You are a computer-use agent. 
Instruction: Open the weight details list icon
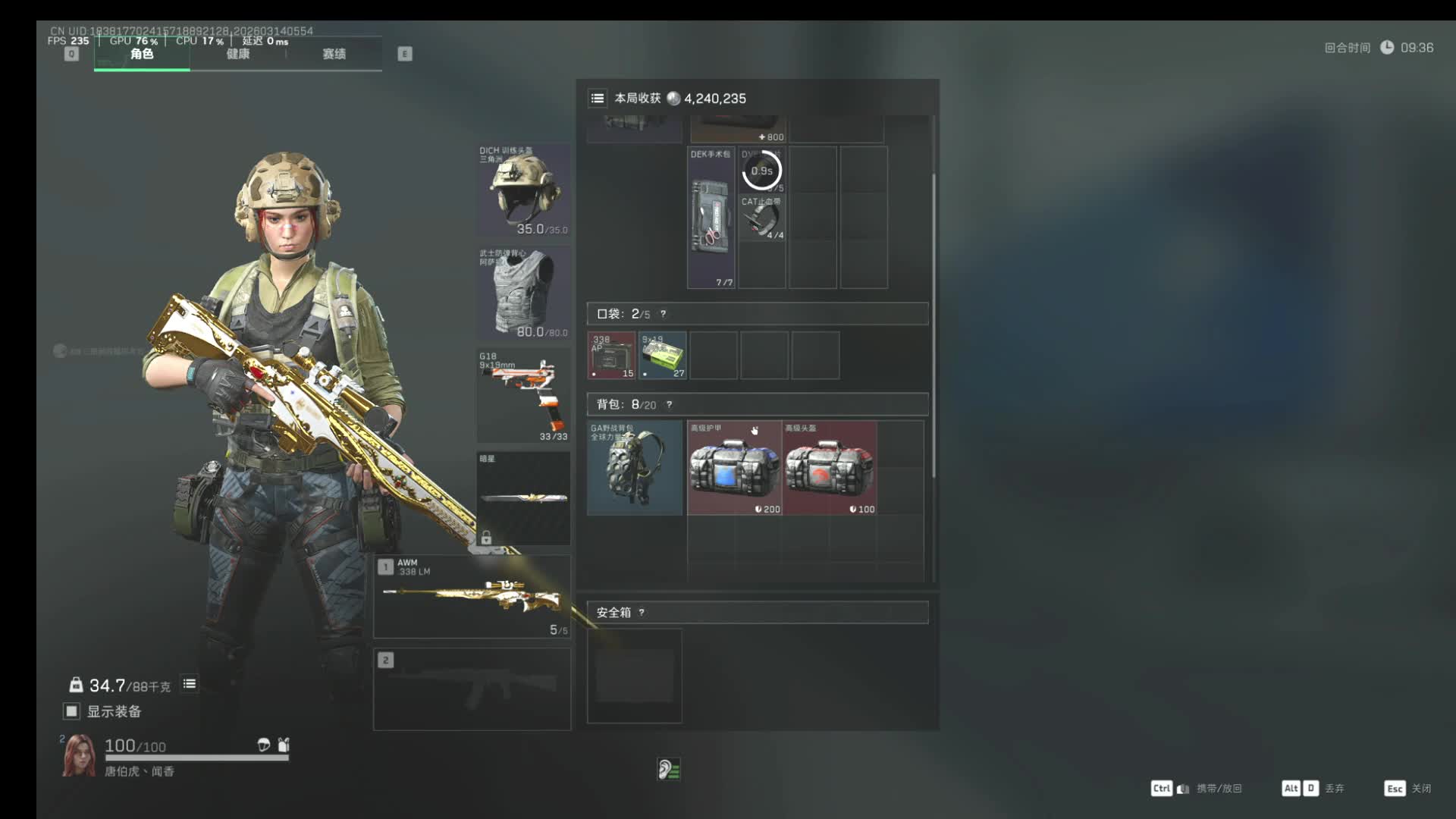[x=190, y=684]
